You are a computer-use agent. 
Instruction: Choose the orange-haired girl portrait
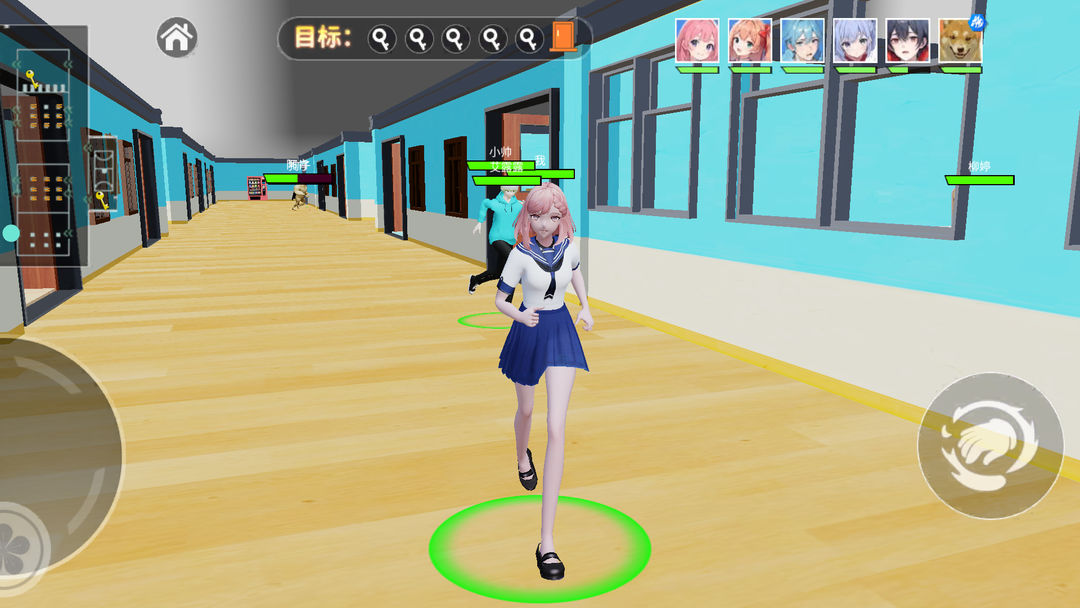(x=750, y=41)
